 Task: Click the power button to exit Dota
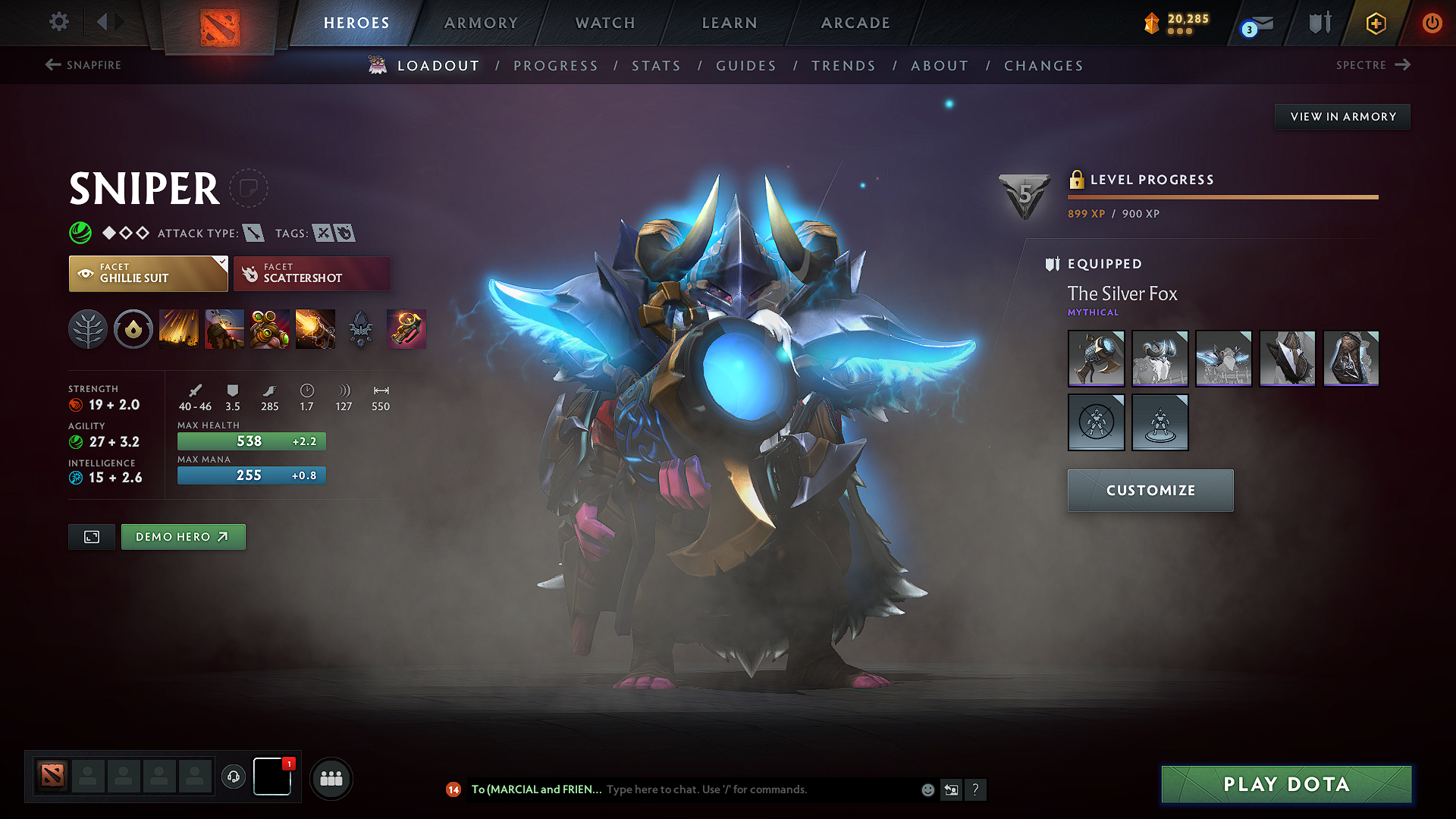1432,23
